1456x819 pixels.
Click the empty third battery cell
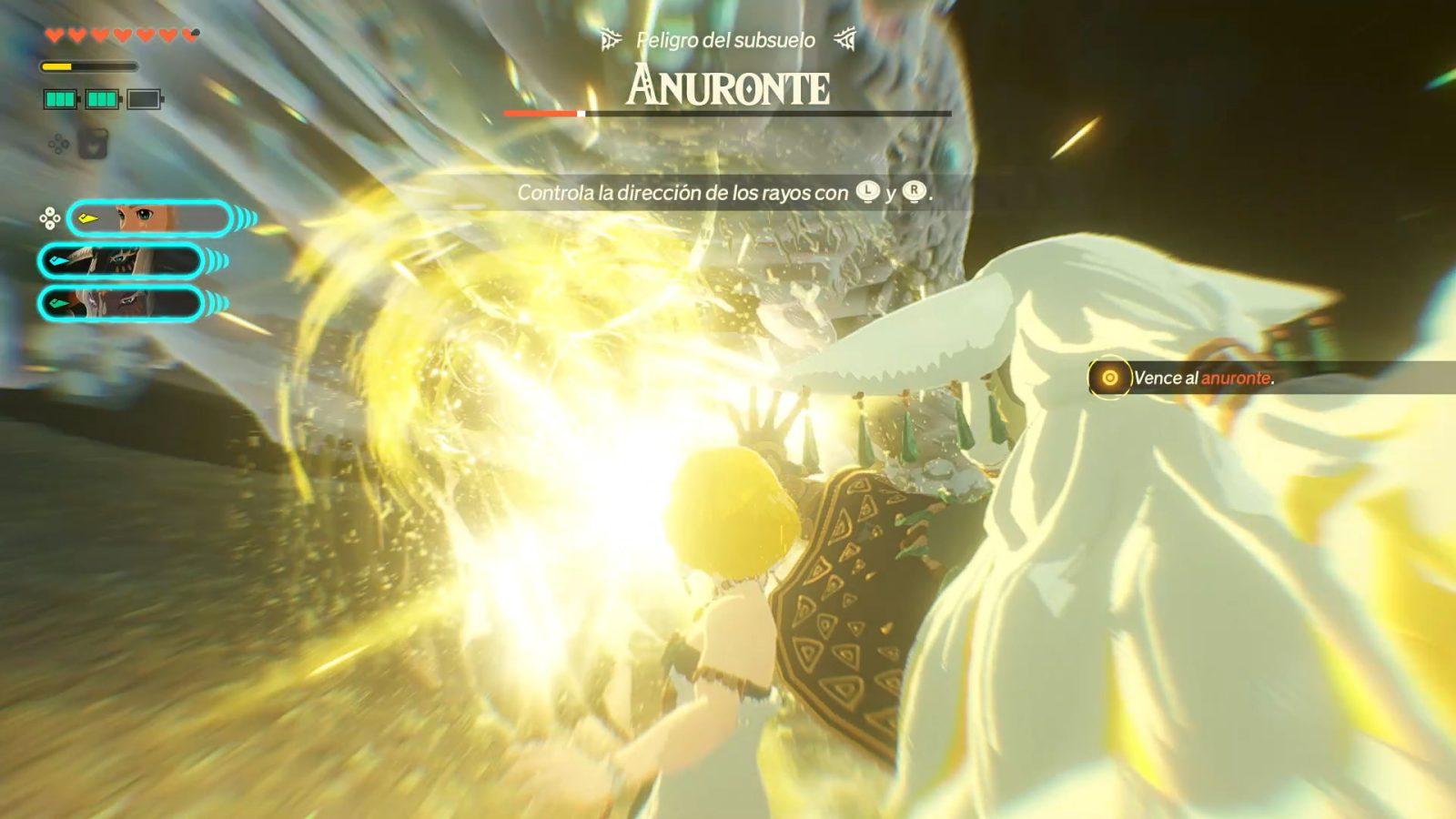tap(144, 99)
